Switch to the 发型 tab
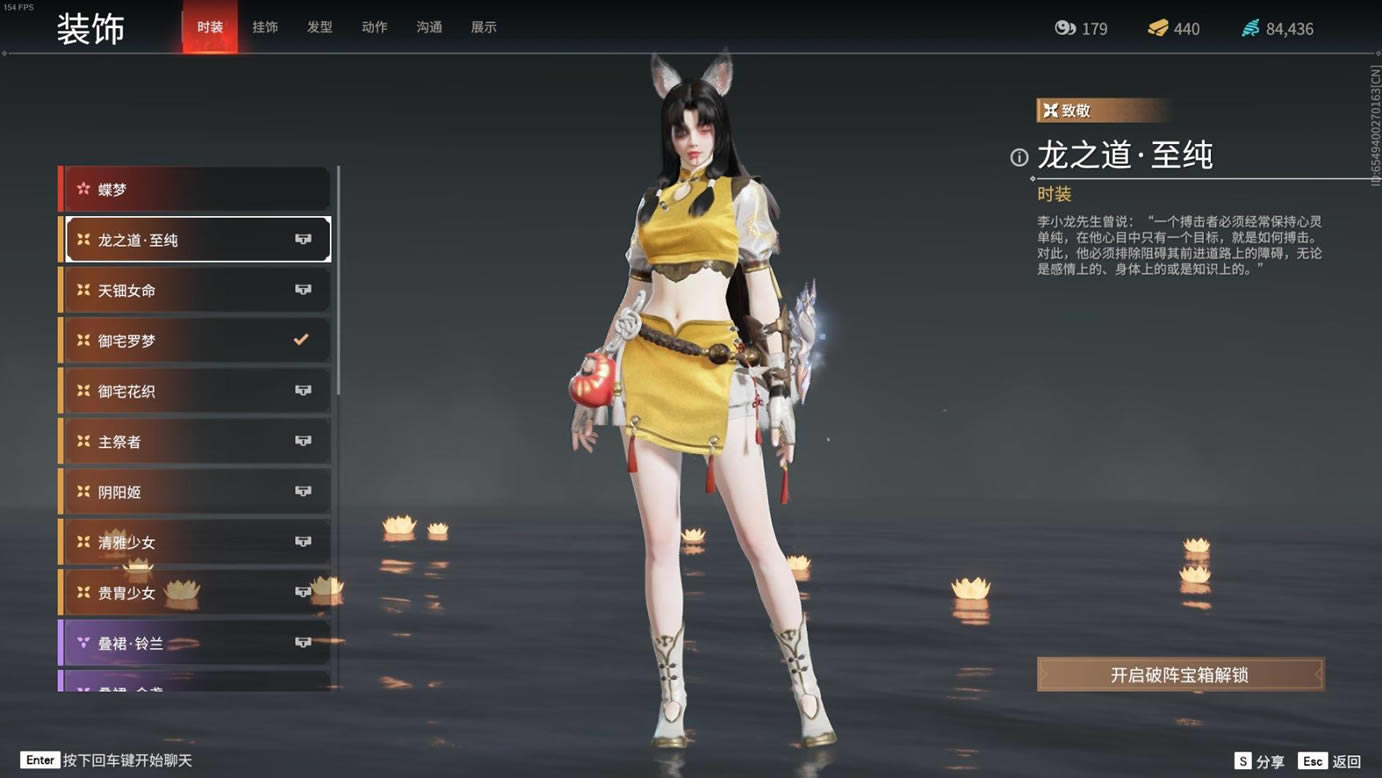 click(x=320, y=27)
